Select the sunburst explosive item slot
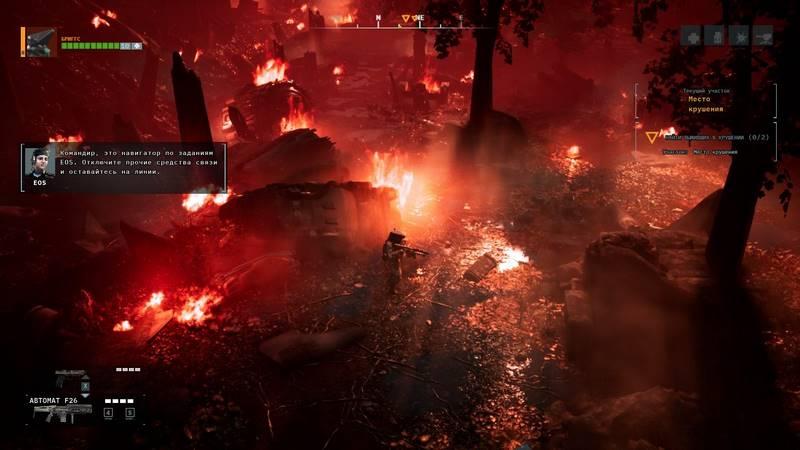Screen dimensions: 800x450 pos(740,36)
